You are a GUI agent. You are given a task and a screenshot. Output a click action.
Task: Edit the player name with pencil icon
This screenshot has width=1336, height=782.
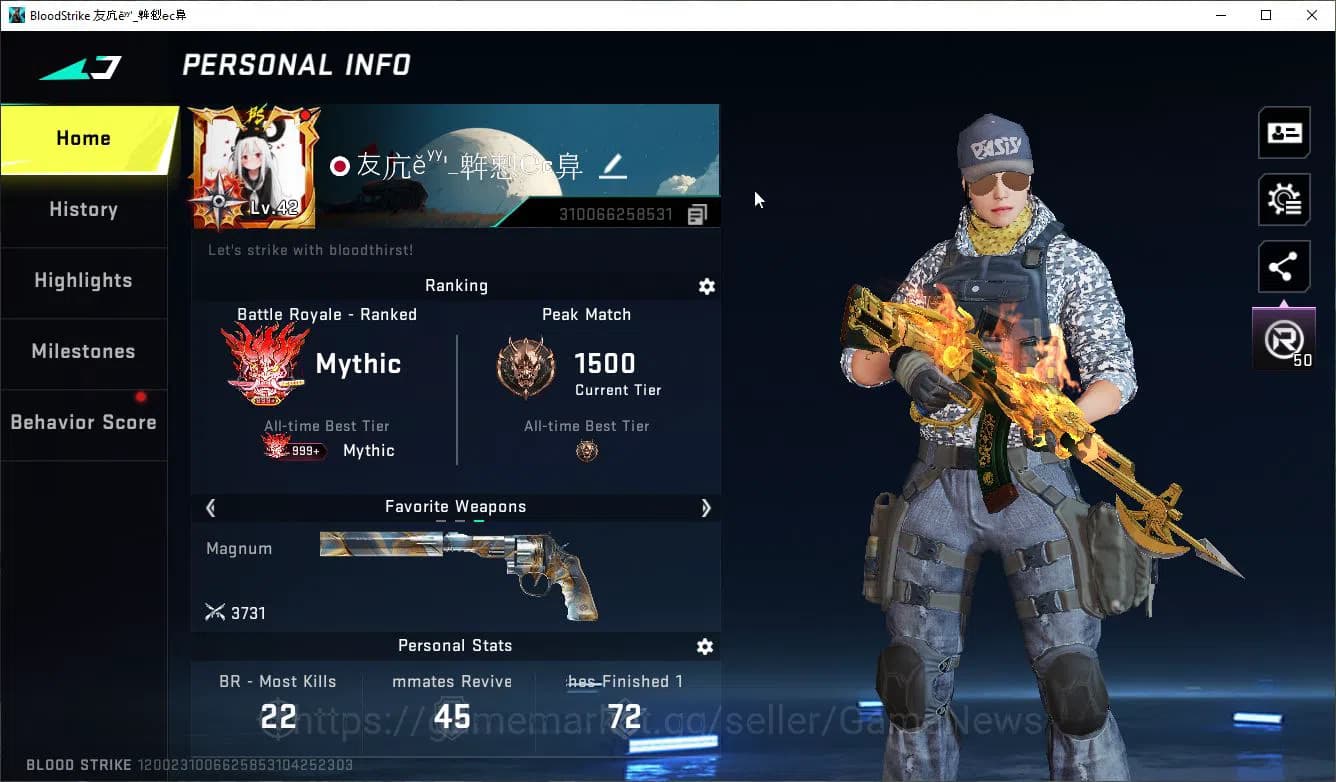[x=612, y=167]
